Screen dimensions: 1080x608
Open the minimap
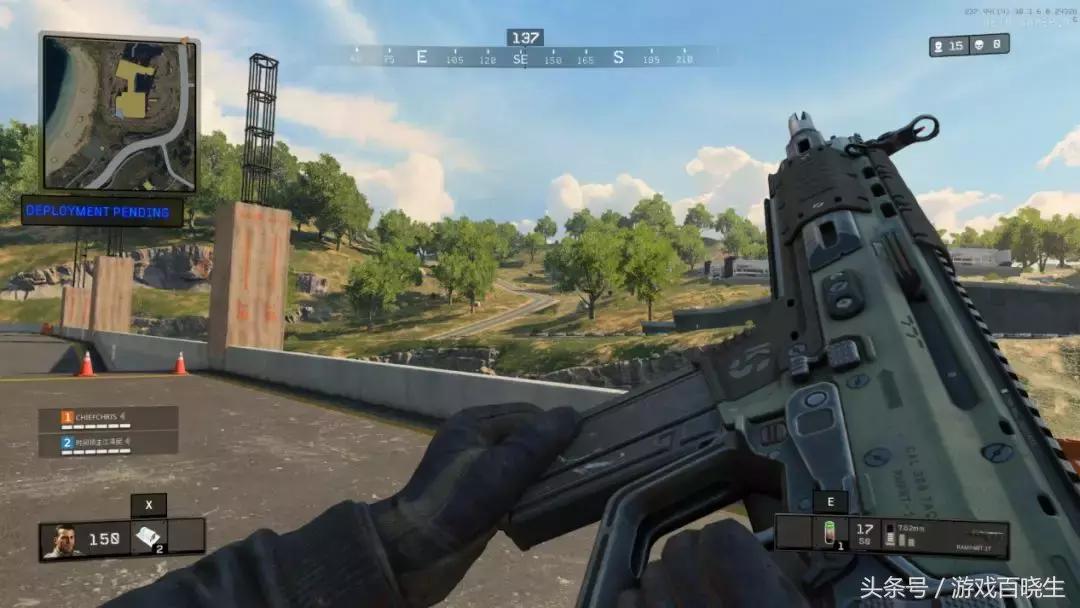[x=118, y=112]
